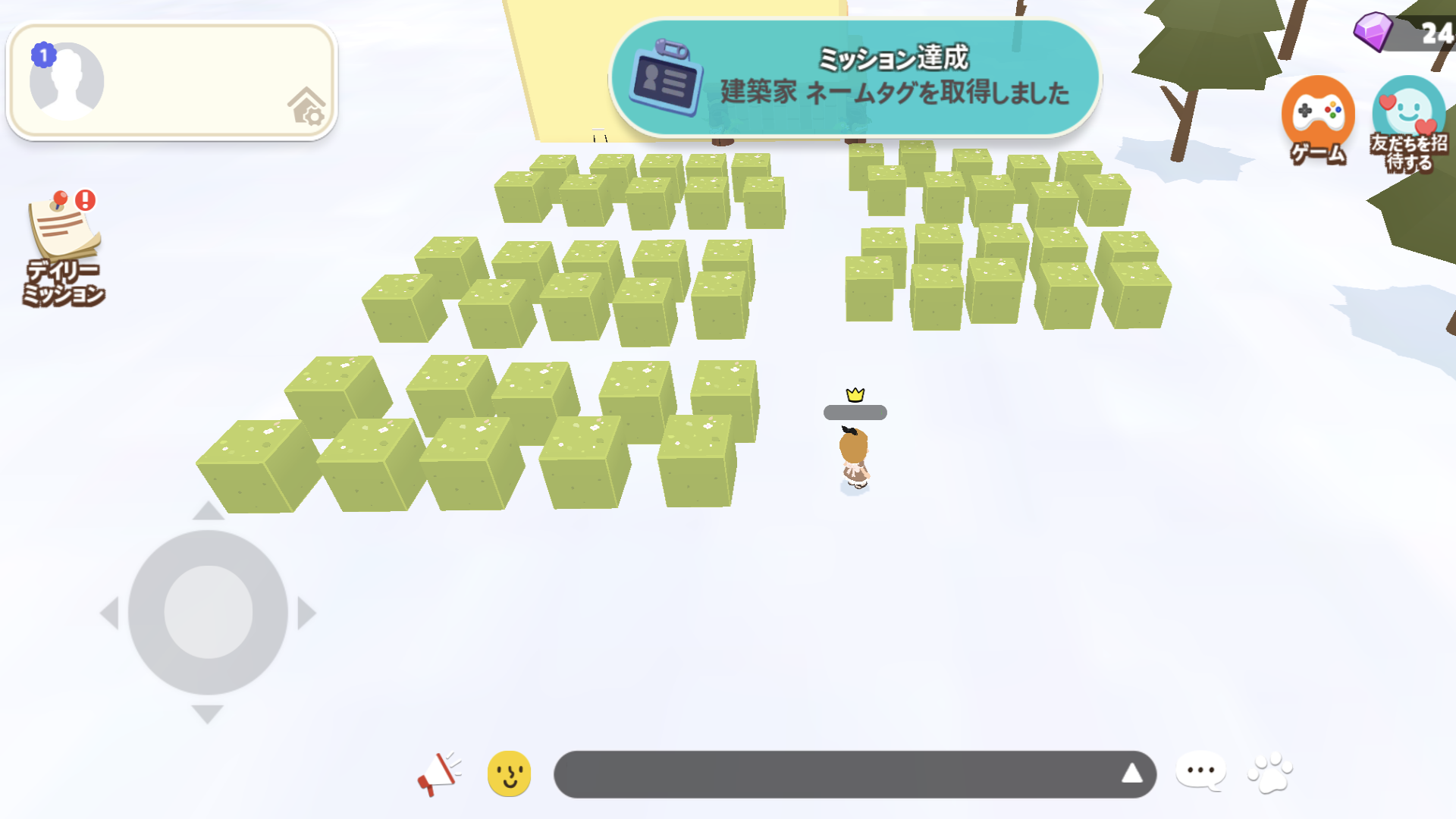Open the yellow emoji face menu
Viewport: 1456px width, 819px height.
[x=509, y=773]
